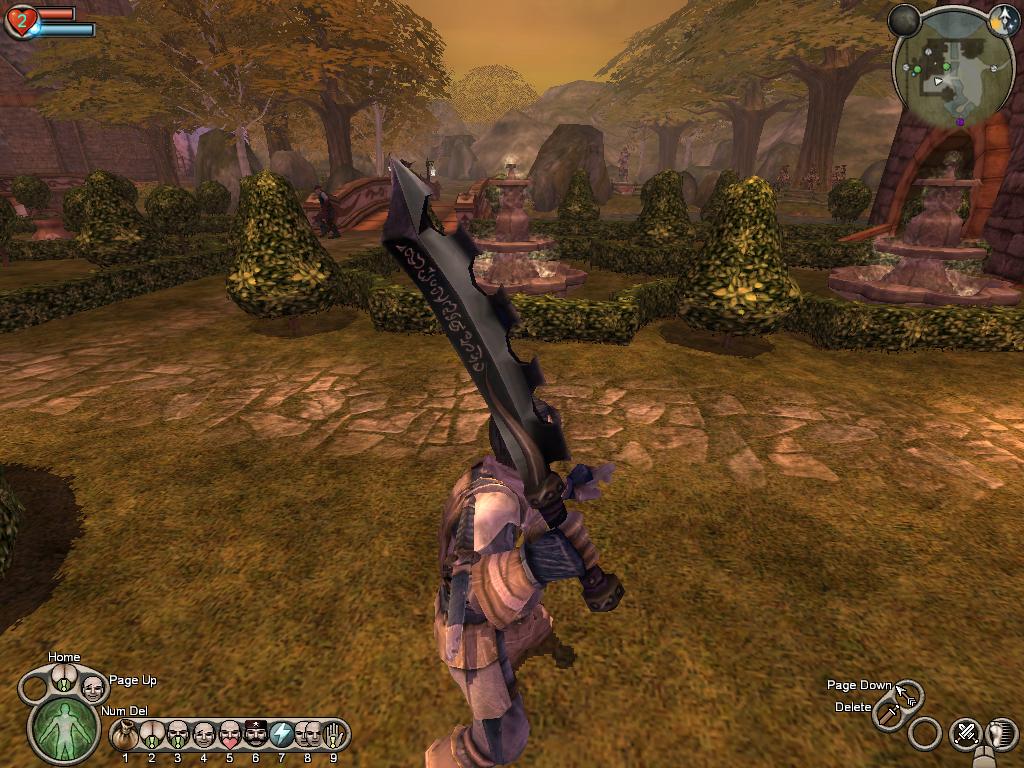The width and height of the screenshot is (1024, 768).
Task: Click the day-night compass icon on minimap
Action: coord(1003,19)
